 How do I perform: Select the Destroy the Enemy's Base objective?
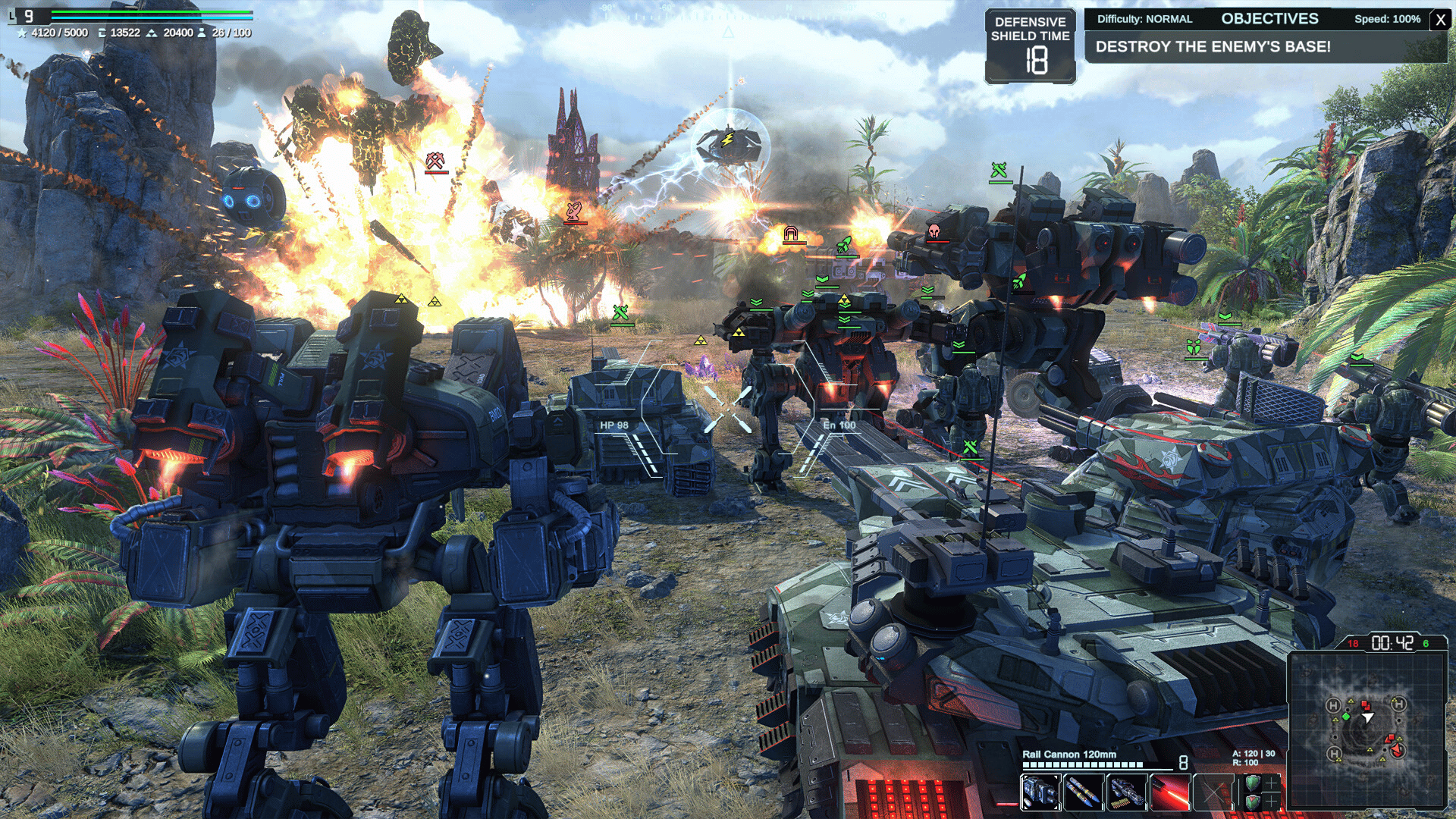(x=1213, y=47)
